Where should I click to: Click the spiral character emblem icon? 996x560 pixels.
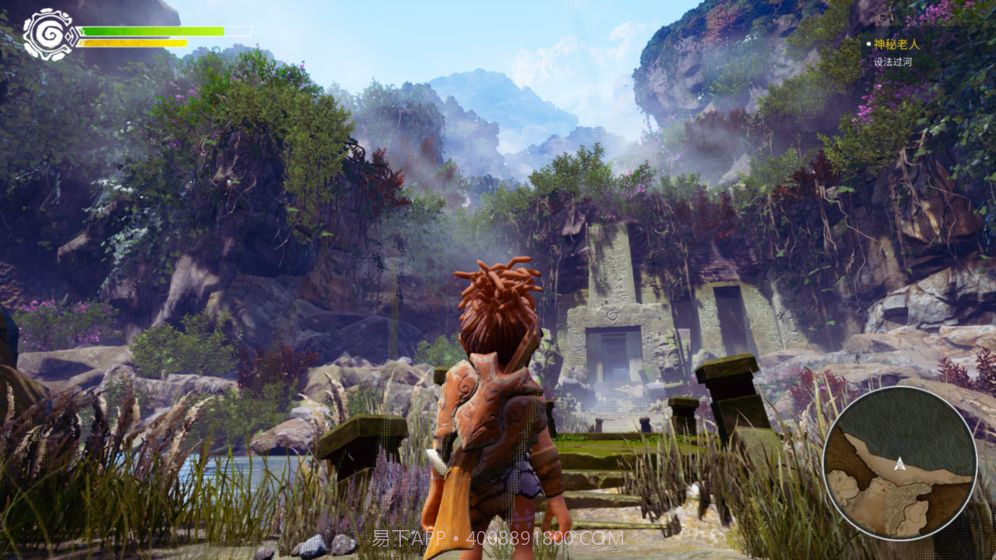[x=48, y=34]
